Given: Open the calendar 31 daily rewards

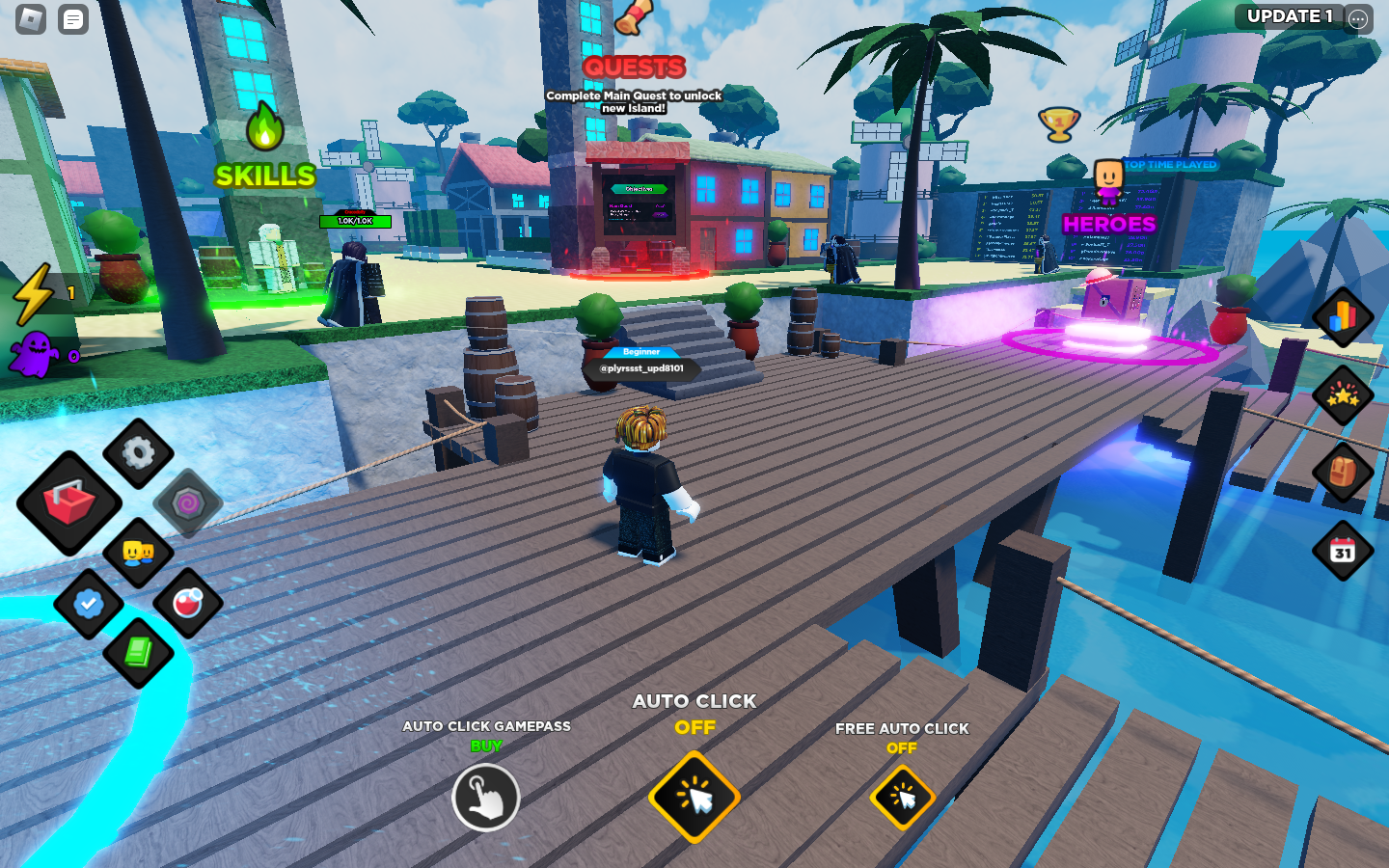Looking at the screenshot, I should pos(1343,551).
